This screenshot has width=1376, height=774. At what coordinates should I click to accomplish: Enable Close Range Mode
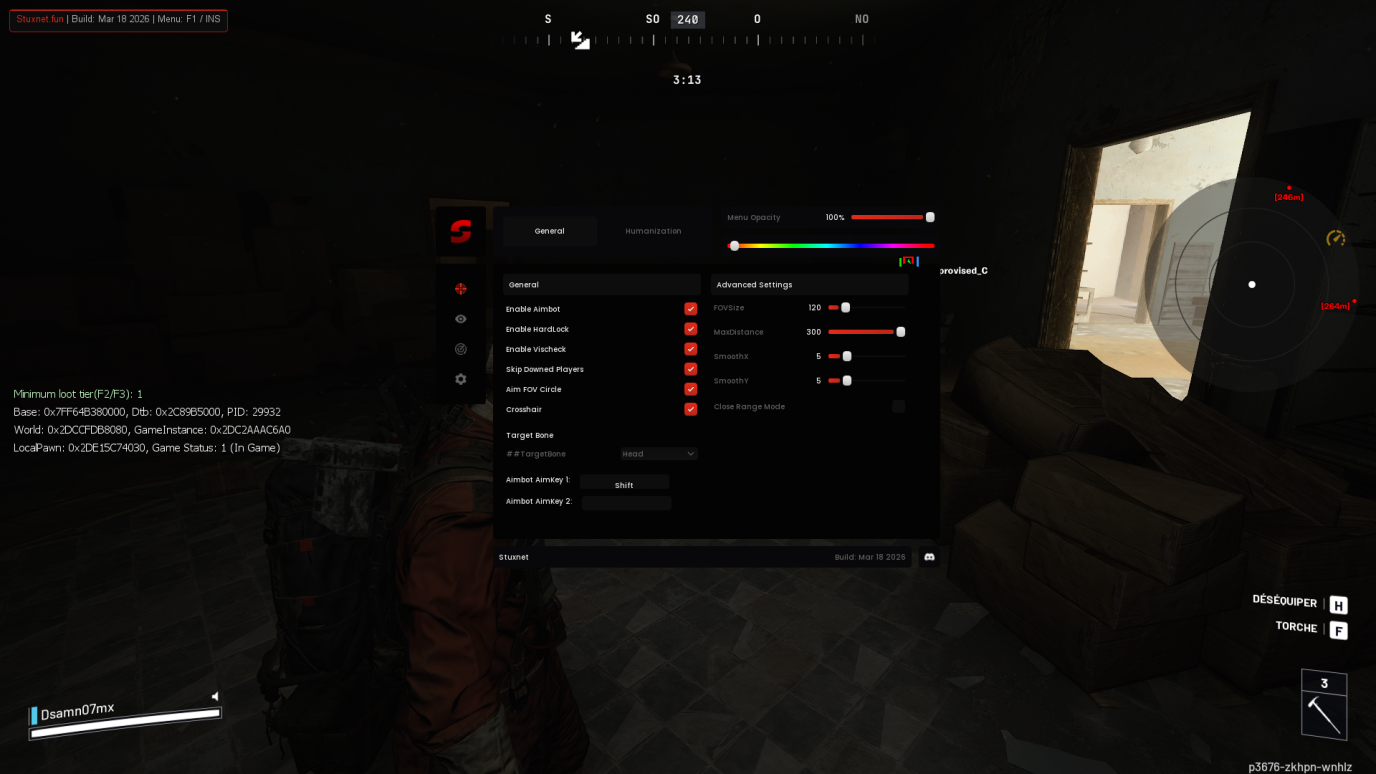[898, 406]
